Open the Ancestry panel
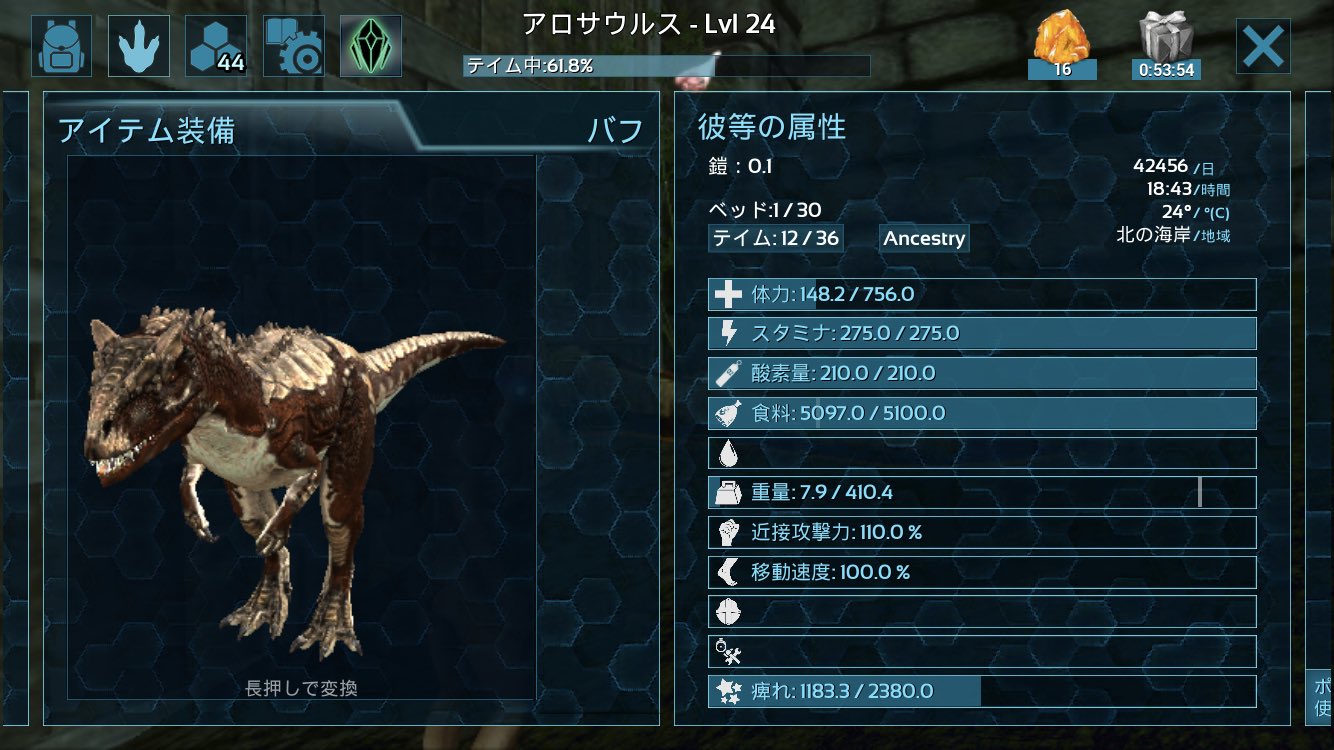 (x=923, y=238)
